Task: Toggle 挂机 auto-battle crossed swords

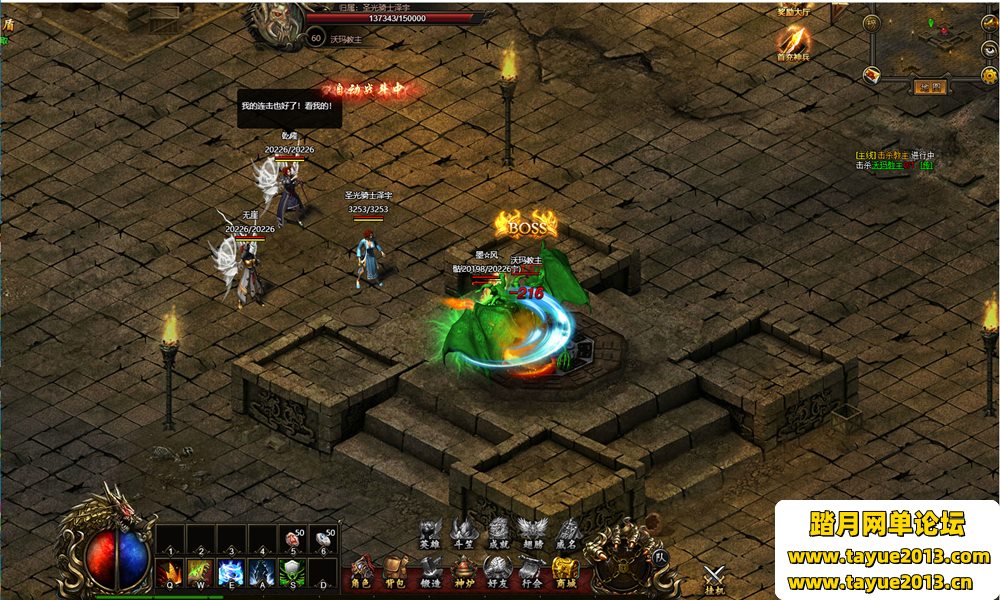Action: [x=714, y=578]
